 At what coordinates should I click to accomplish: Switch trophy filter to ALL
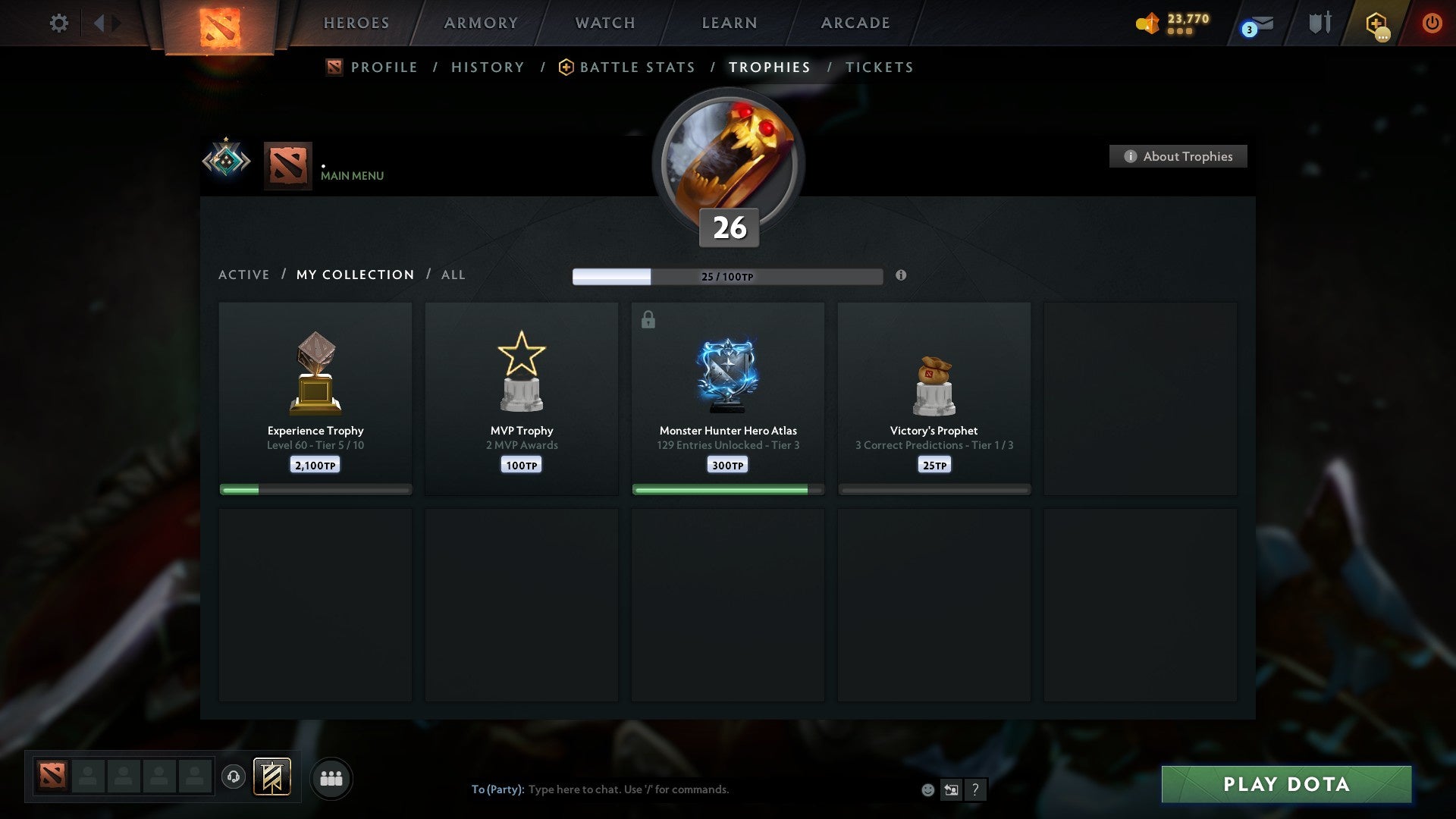[453, 275]
